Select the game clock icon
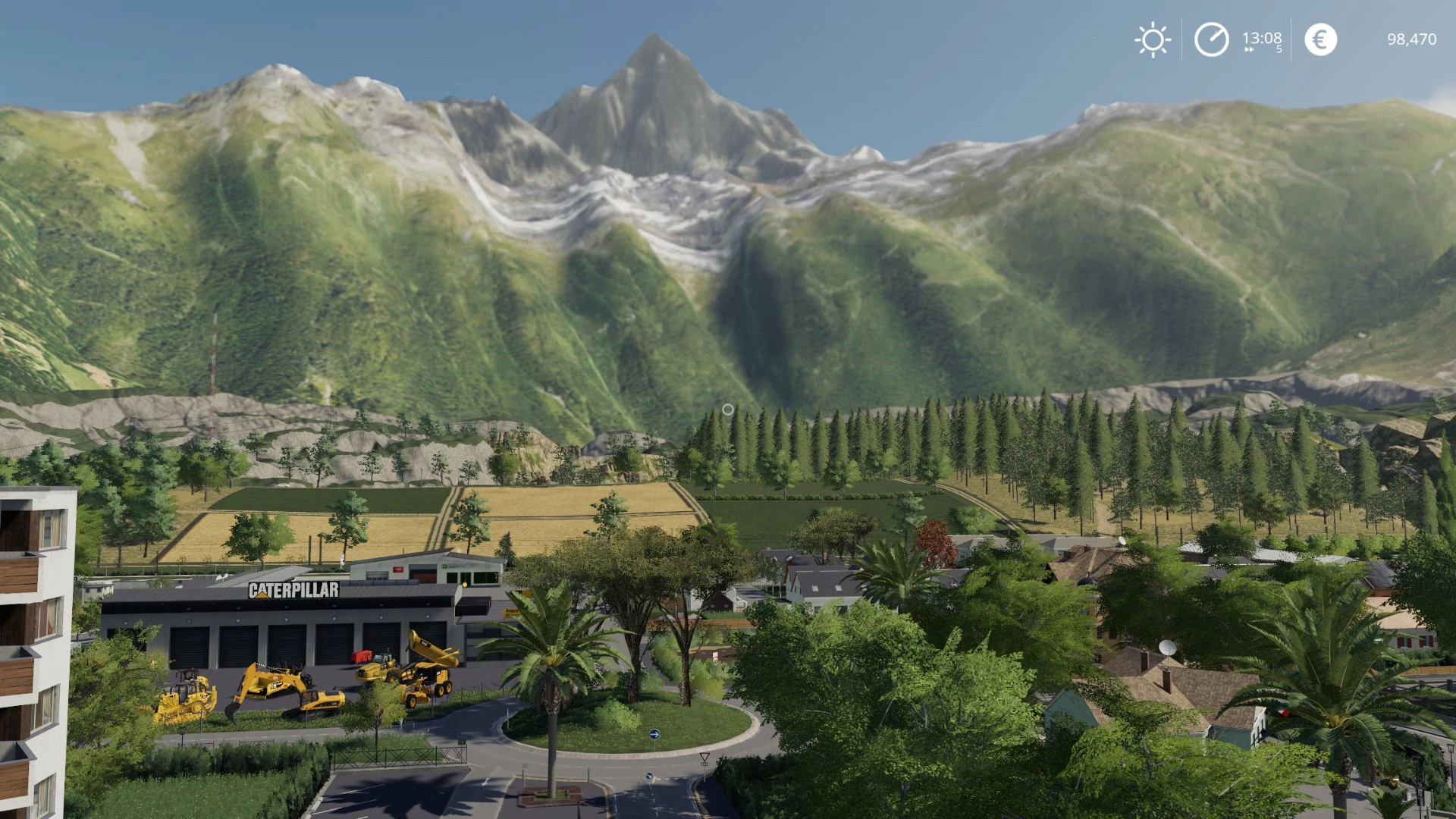The image size is (1456, 819). click(x=1211, y=39)
